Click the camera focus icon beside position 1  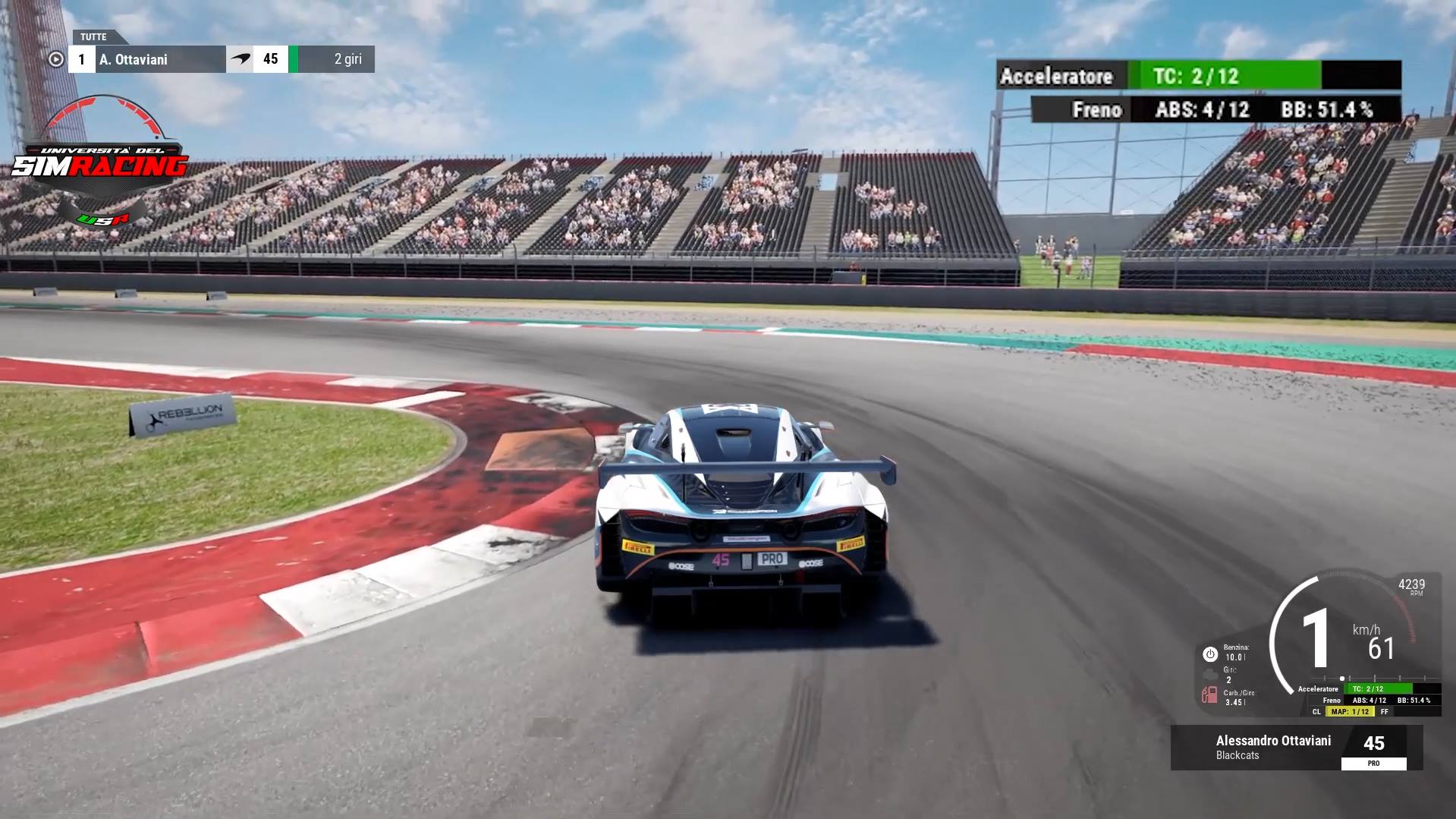(56, 59)
